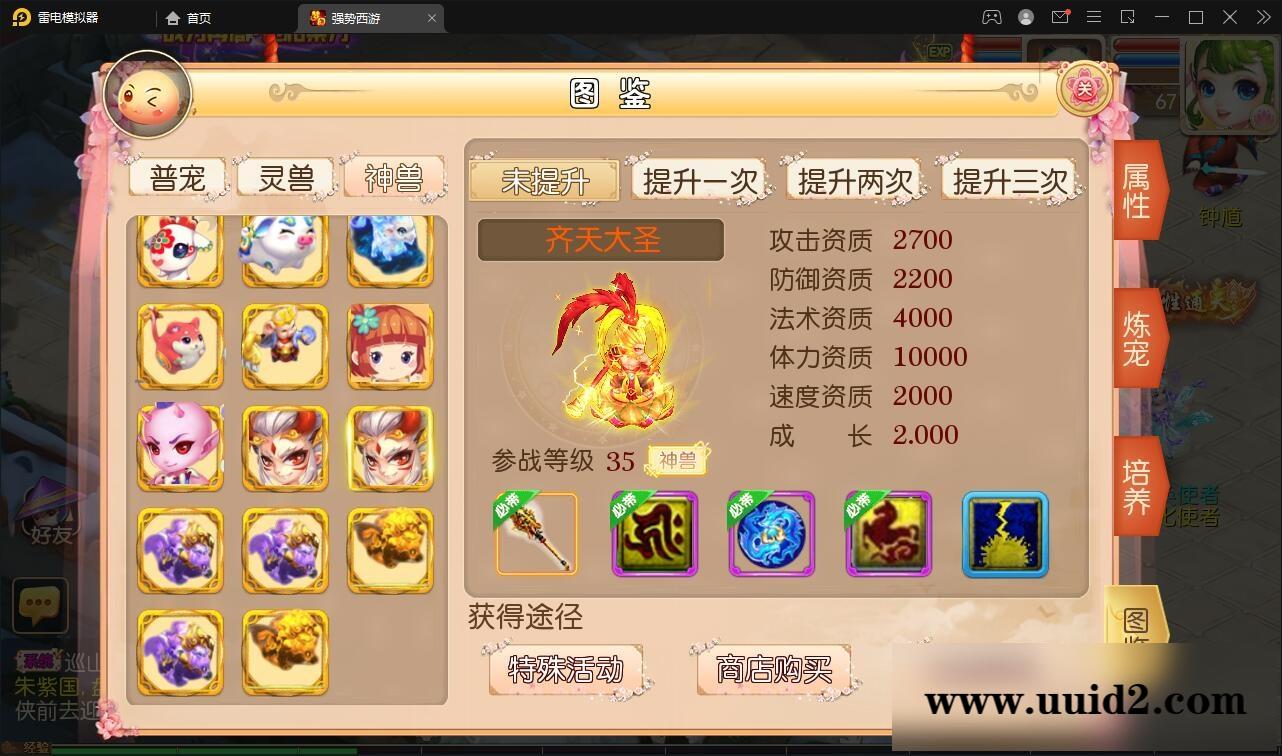Screen dimensions: 1282x756
Task: Click the red rune skill icon marked 必带
Action: pos(654,535)
